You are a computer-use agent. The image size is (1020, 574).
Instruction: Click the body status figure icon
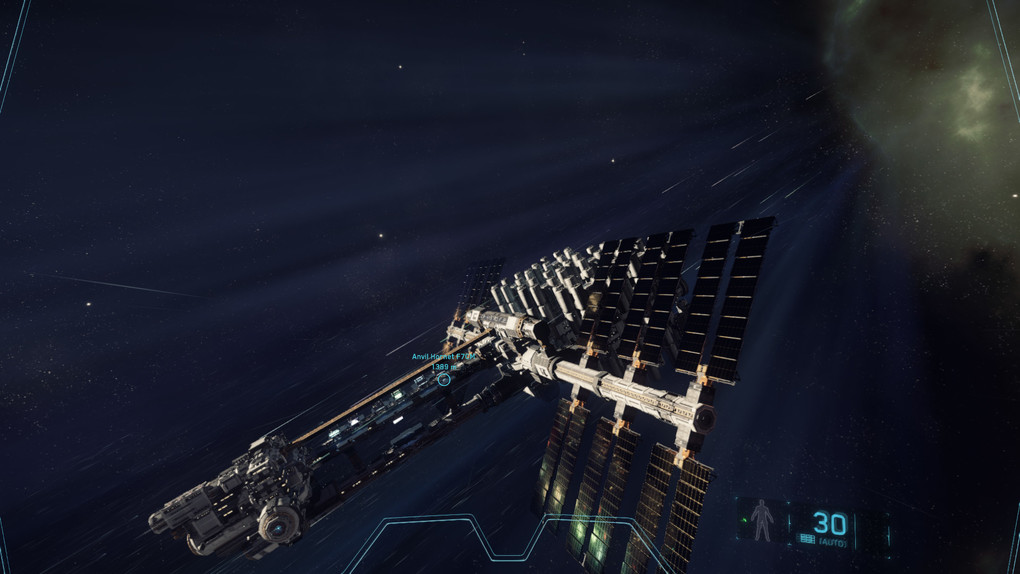[762, 521]
